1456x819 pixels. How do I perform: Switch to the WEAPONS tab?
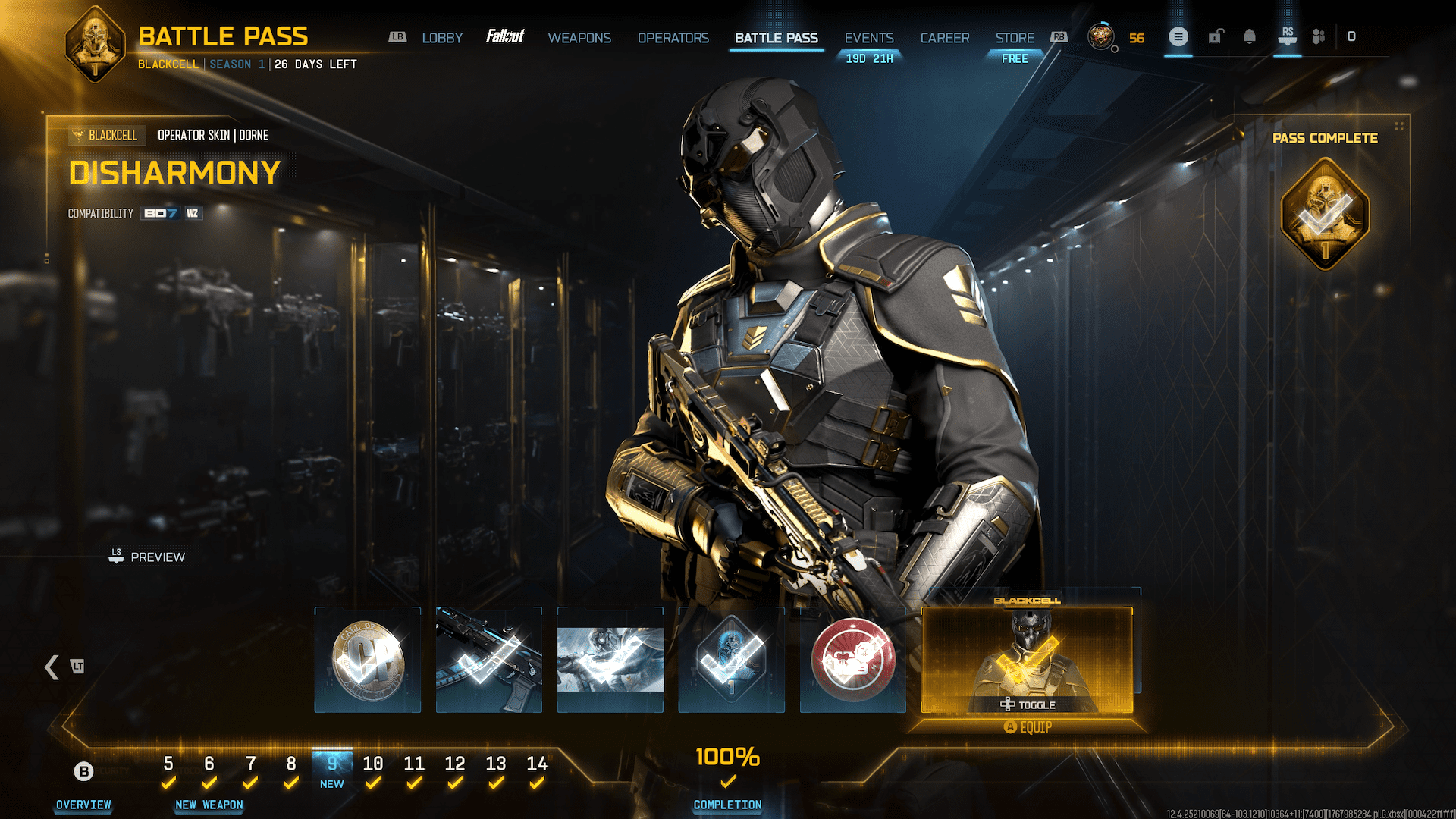click(x=579, y=38)
